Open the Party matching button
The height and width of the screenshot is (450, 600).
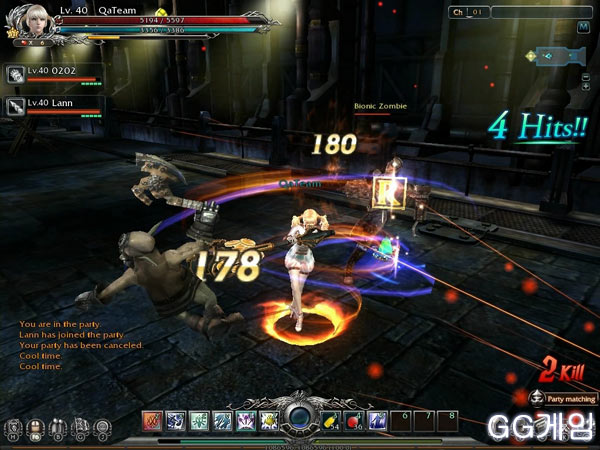563,398
